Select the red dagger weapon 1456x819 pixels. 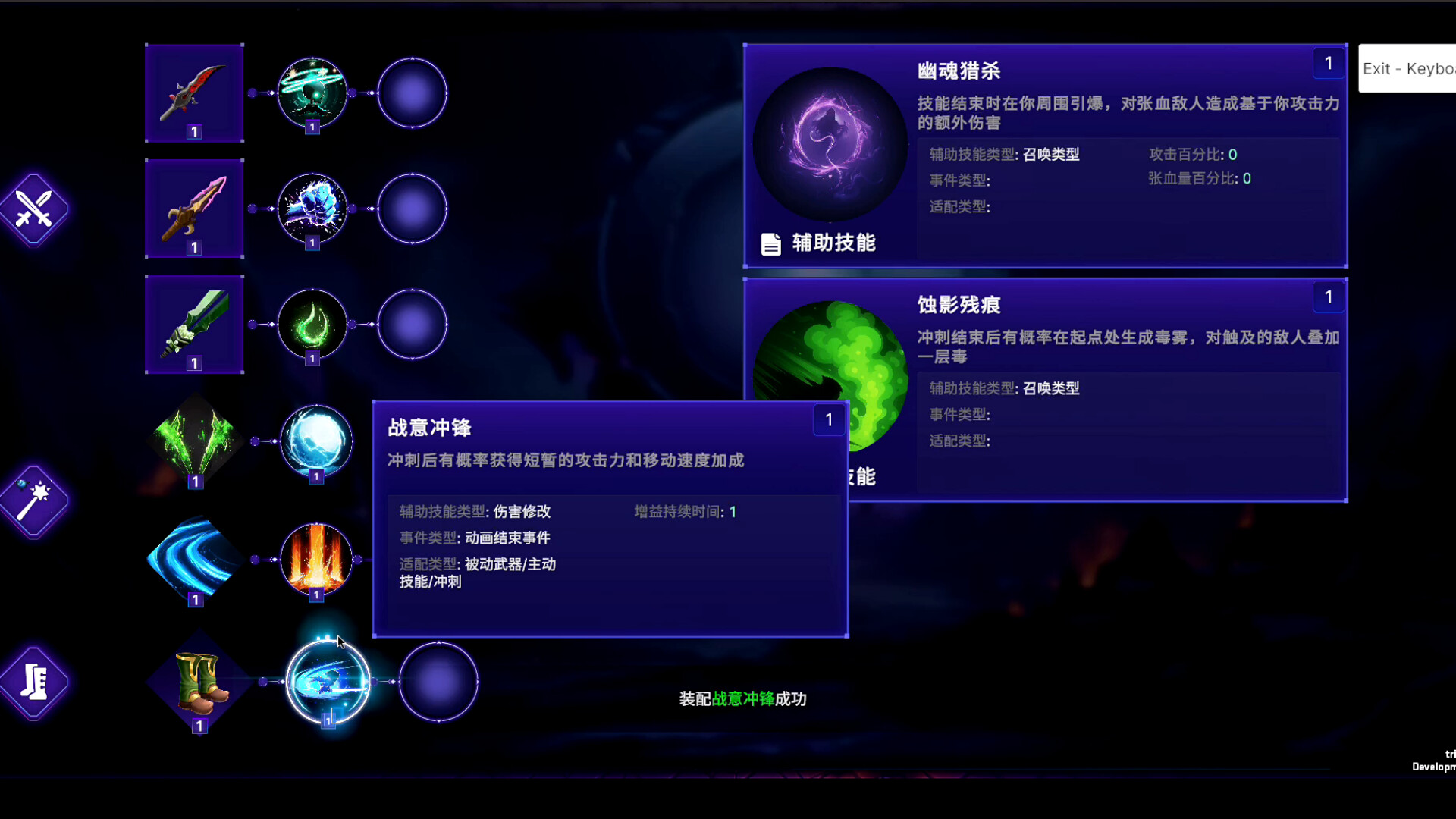[194, 93]
